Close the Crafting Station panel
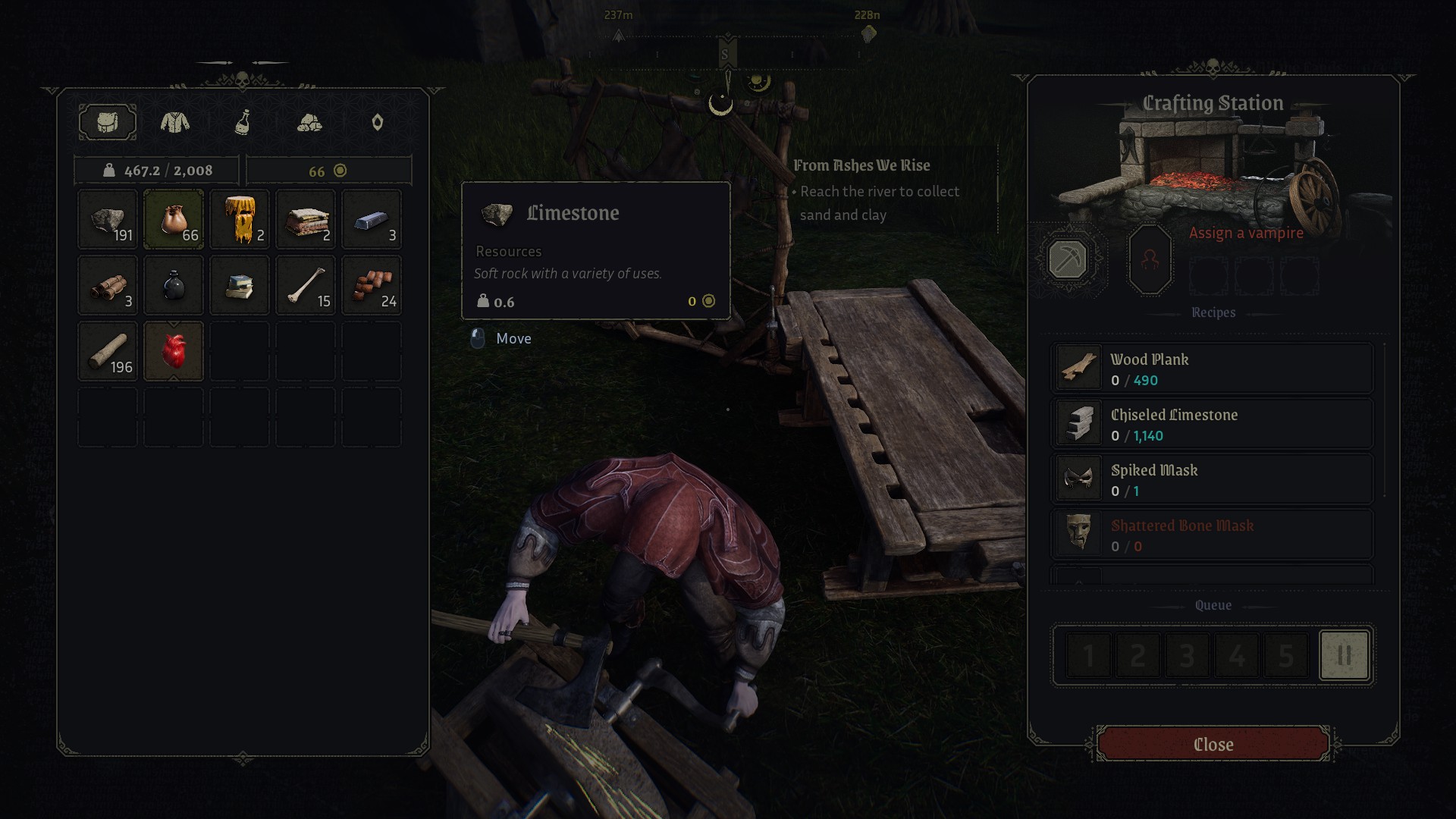 point(1213,744)
